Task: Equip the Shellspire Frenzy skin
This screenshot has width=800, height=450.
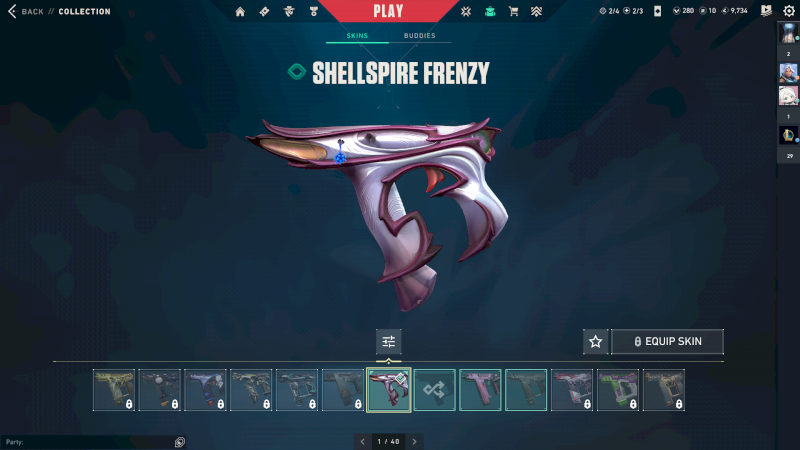Action: [667, 342]
